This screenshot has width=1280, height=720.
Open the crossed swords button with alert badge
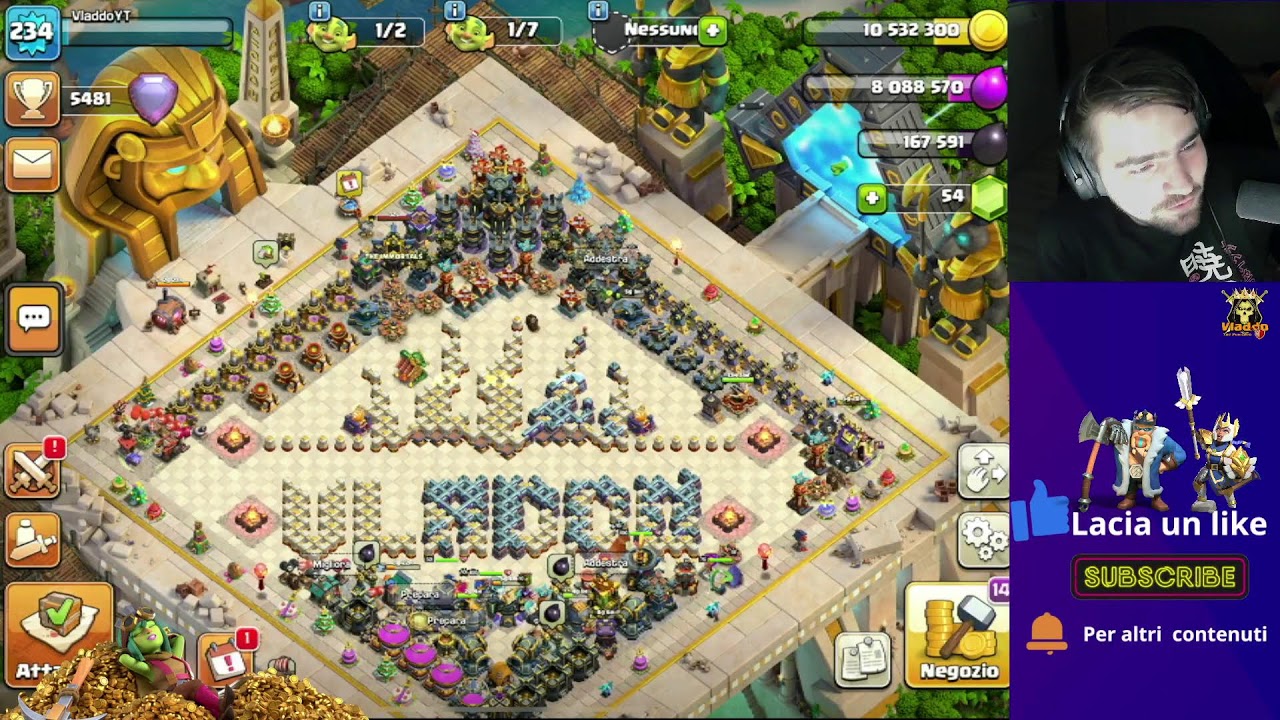[x=32, y=470]
